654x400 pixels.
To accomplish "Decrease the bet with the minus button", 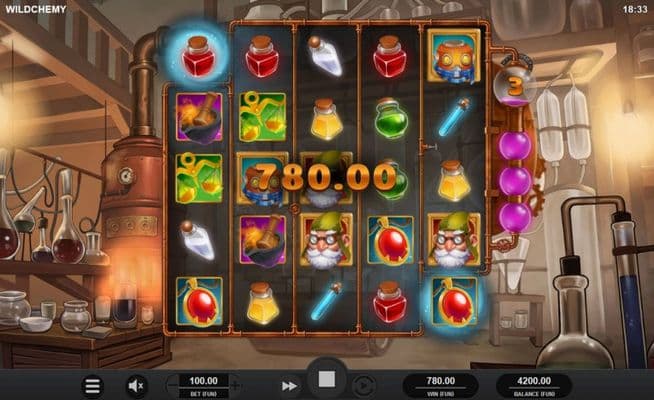I will tap(171, 385).
